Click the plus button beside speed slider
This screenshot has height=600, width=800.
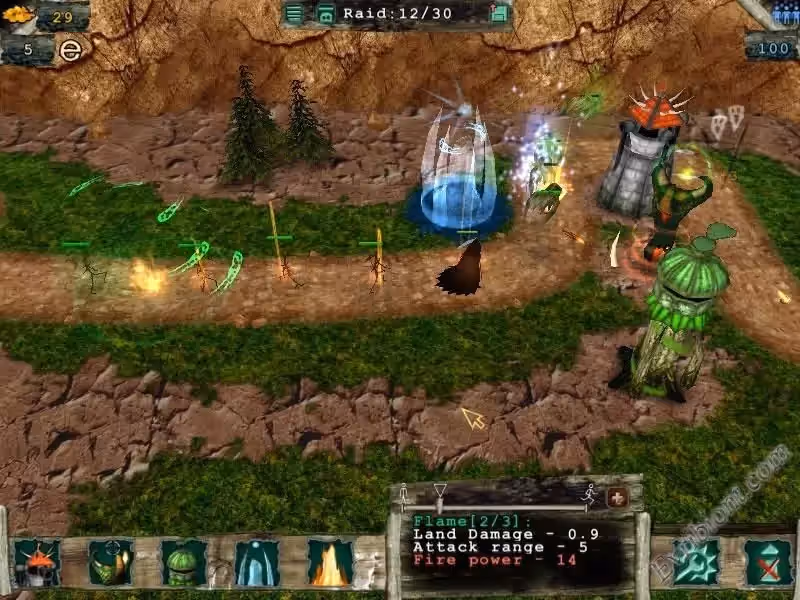point(617,496)
